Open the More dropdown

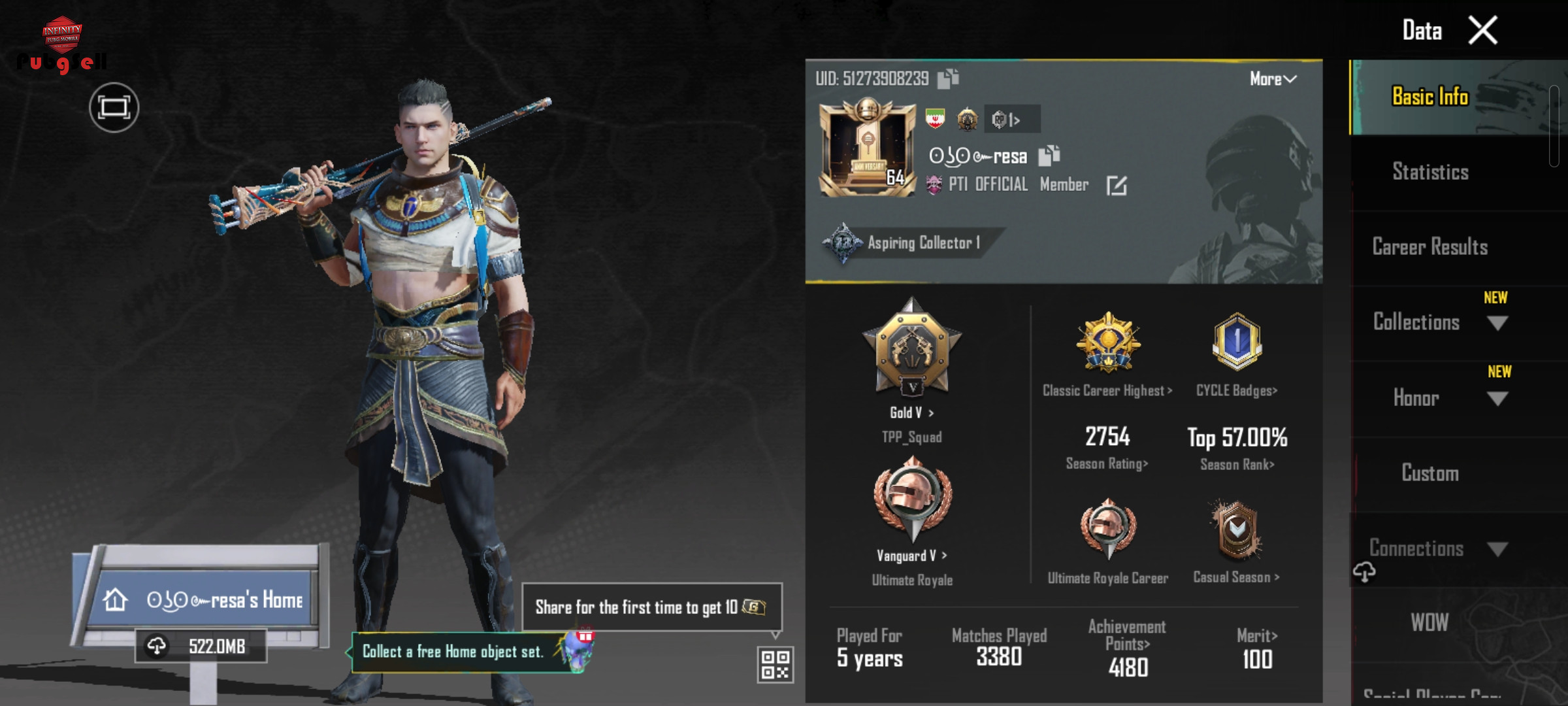[x=1272, y=79]
